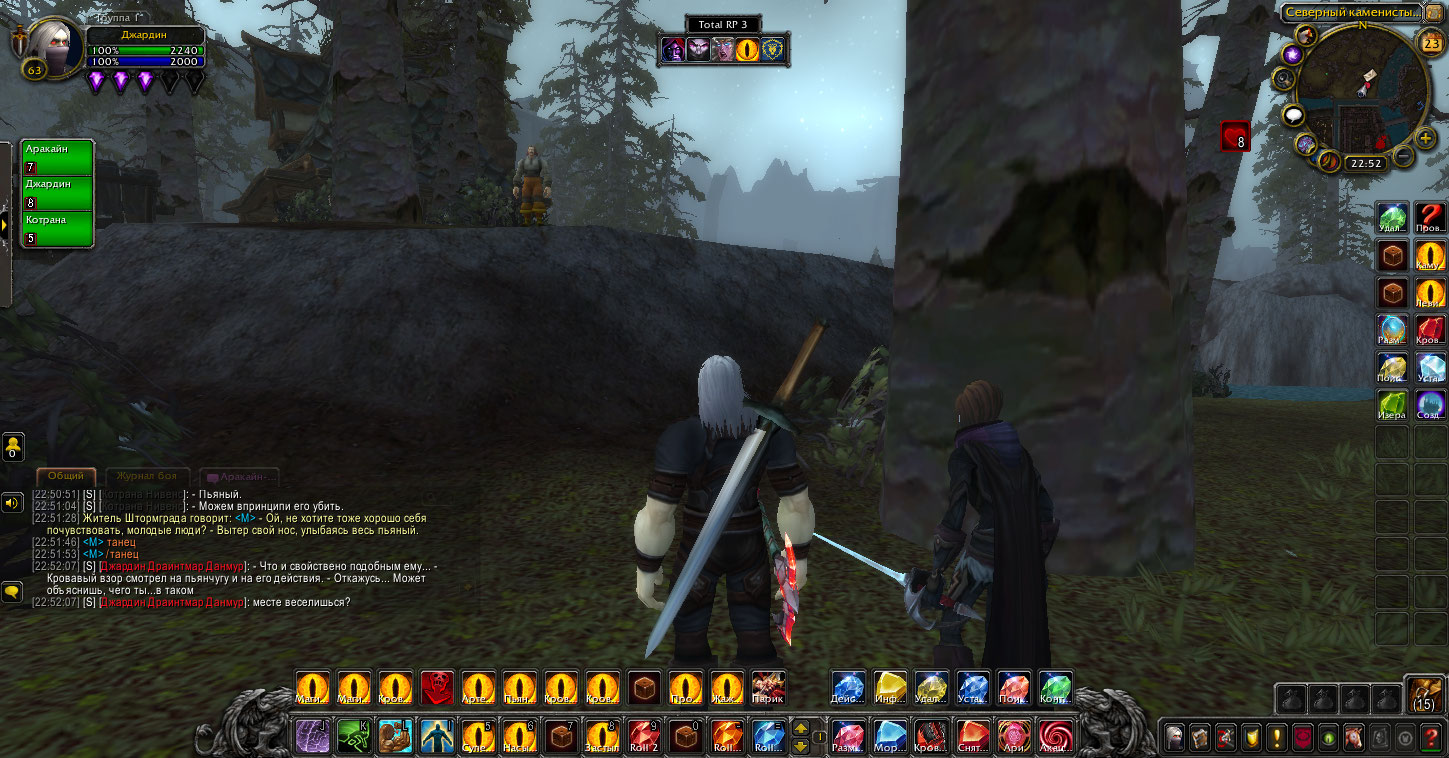The width and height of the screenshot is (1449, 758).
Task: Page the action bar up
Action: click(800, 728)
